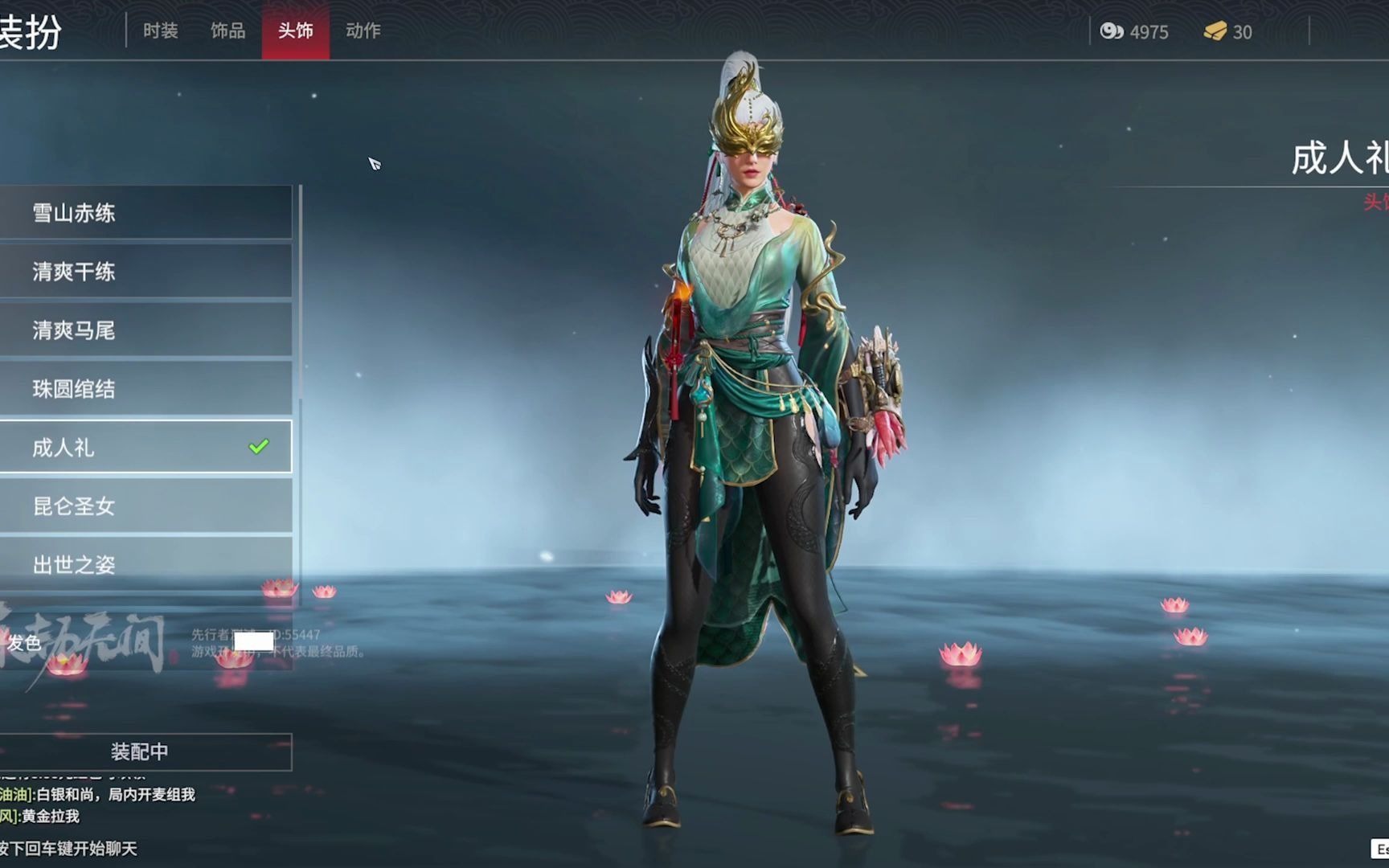Click the chat prompt to start chatting
Screen dimensions: 1389x868
[69, 849]
